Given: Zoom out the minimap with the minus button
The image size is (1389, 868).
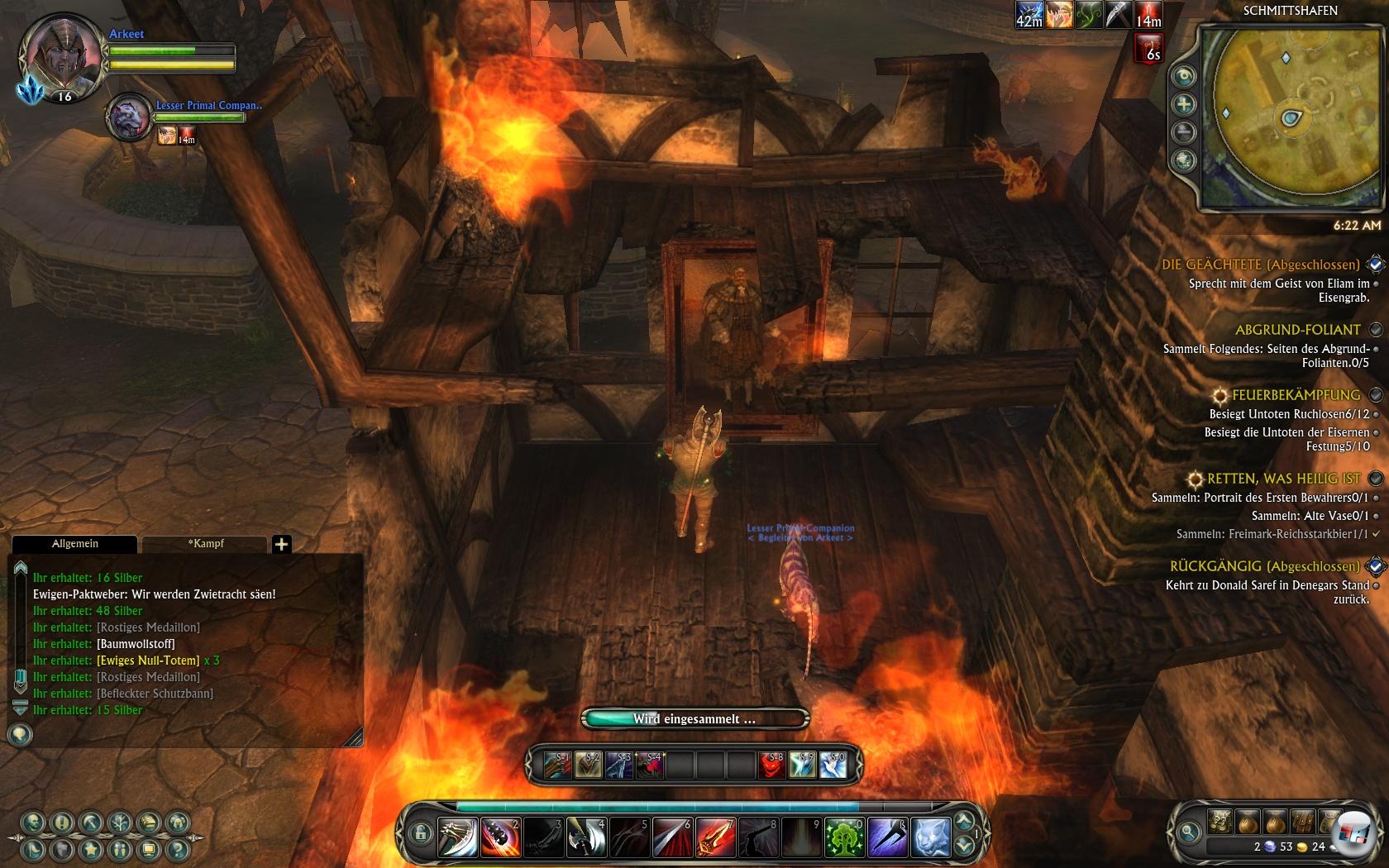Looking at the screenshot, I should (x=1184, y=132).
